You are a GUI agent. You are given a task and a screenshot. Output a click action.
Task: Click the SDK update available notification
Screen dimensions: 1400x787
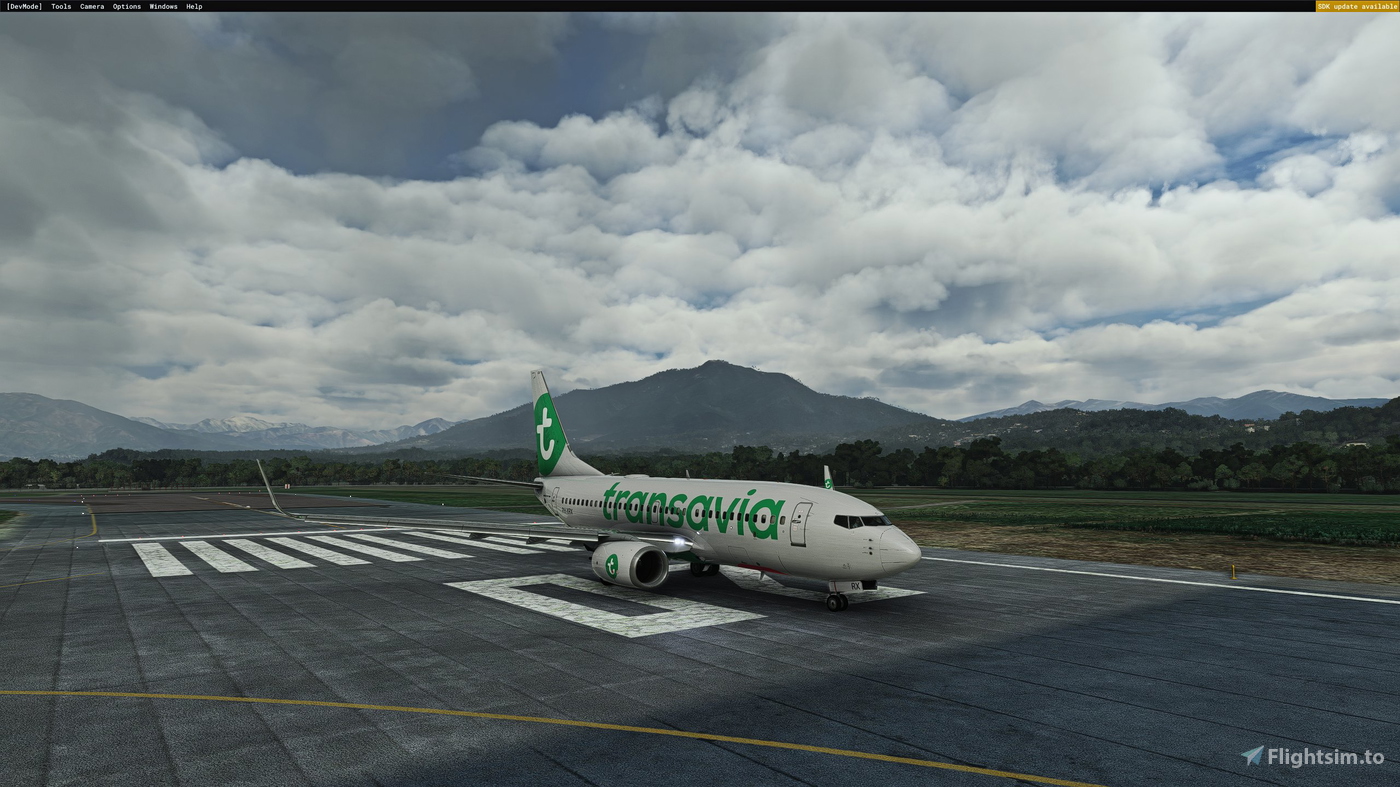[x=1356, y=5]
